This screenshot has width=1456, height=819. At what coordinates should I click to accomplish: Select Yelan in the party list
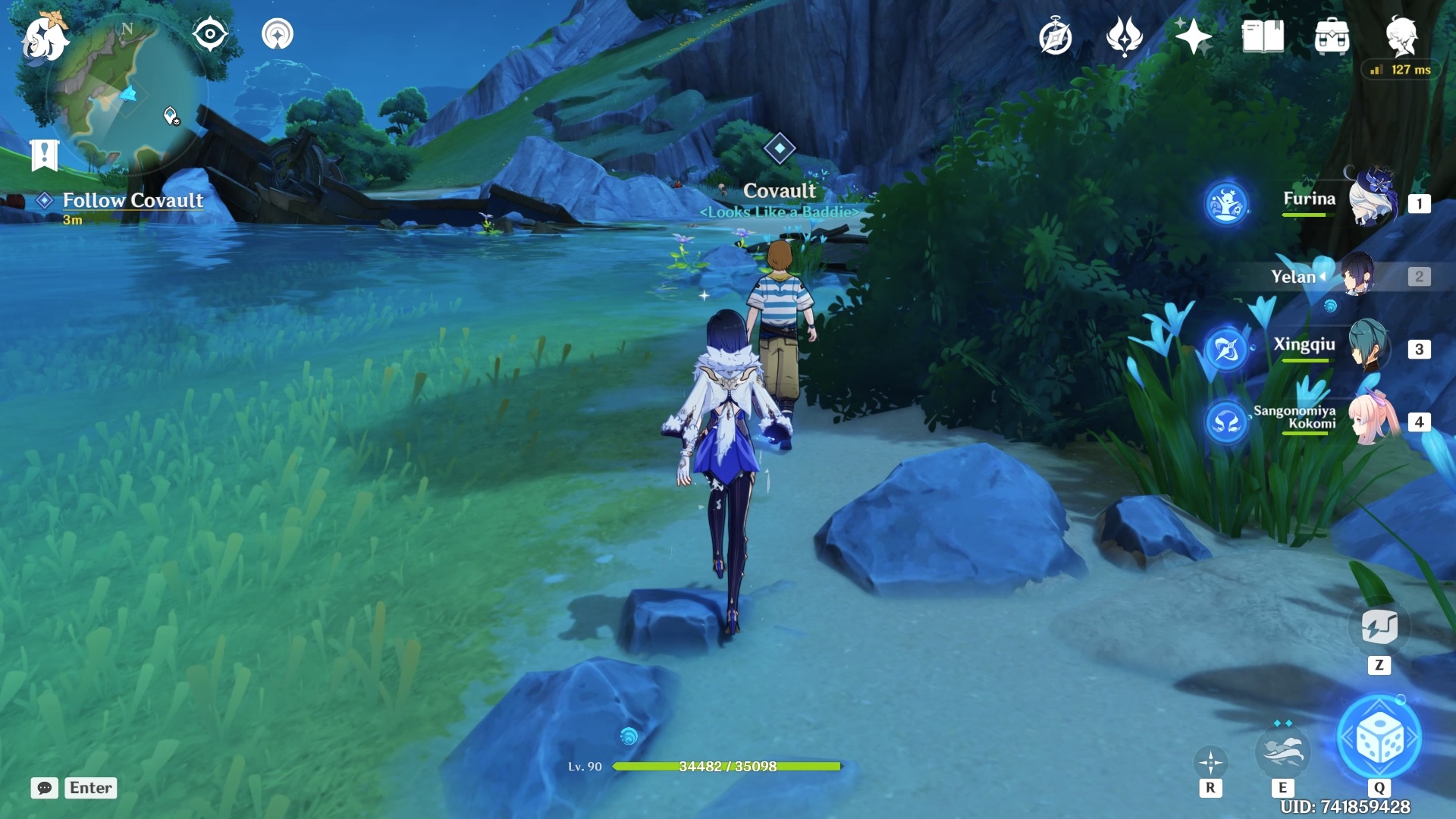(1357, 275)
